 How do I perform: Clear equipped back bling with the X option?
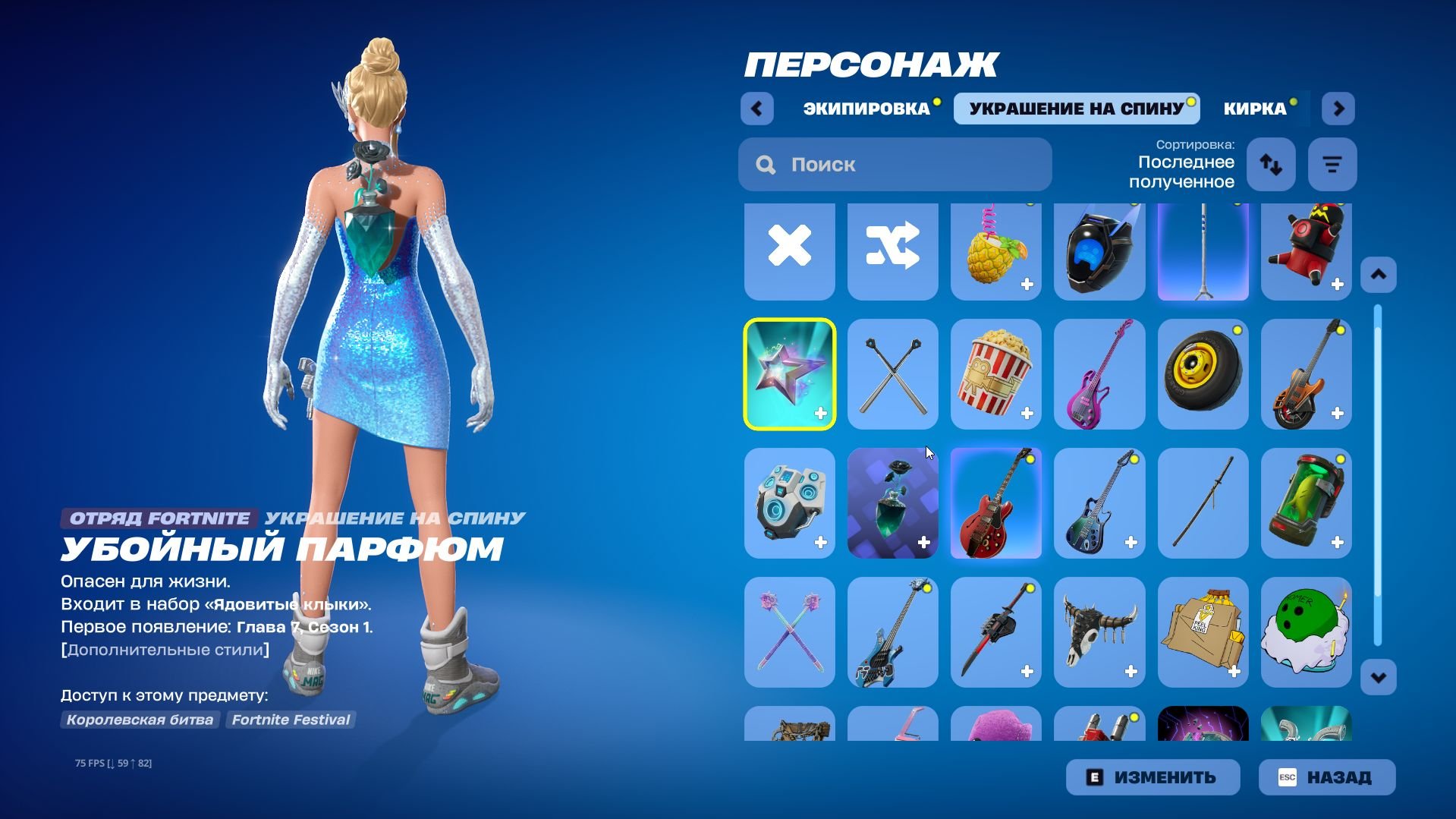tap(789, 250)
